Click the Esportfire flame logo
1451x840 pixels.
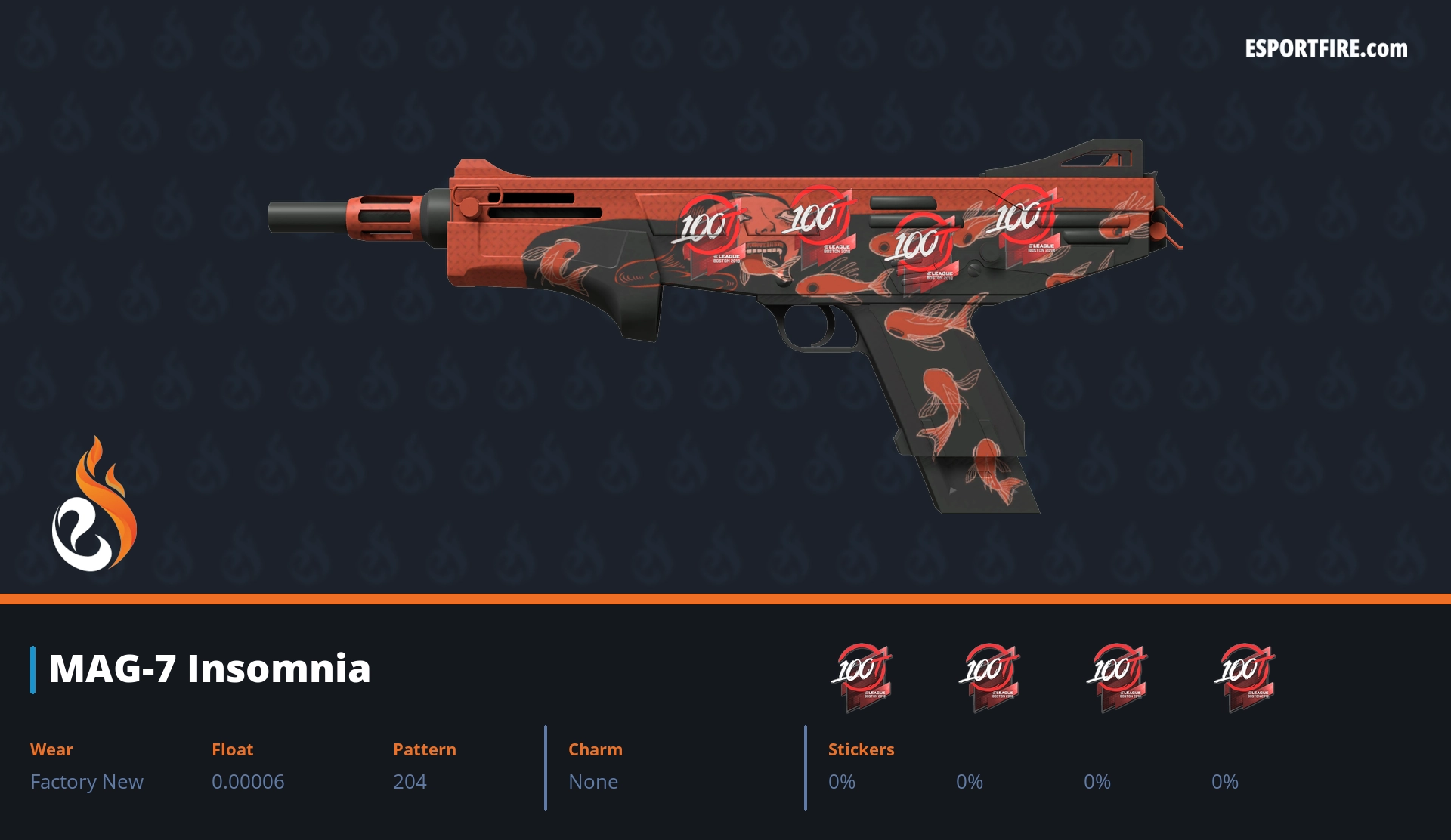[94, 505]
